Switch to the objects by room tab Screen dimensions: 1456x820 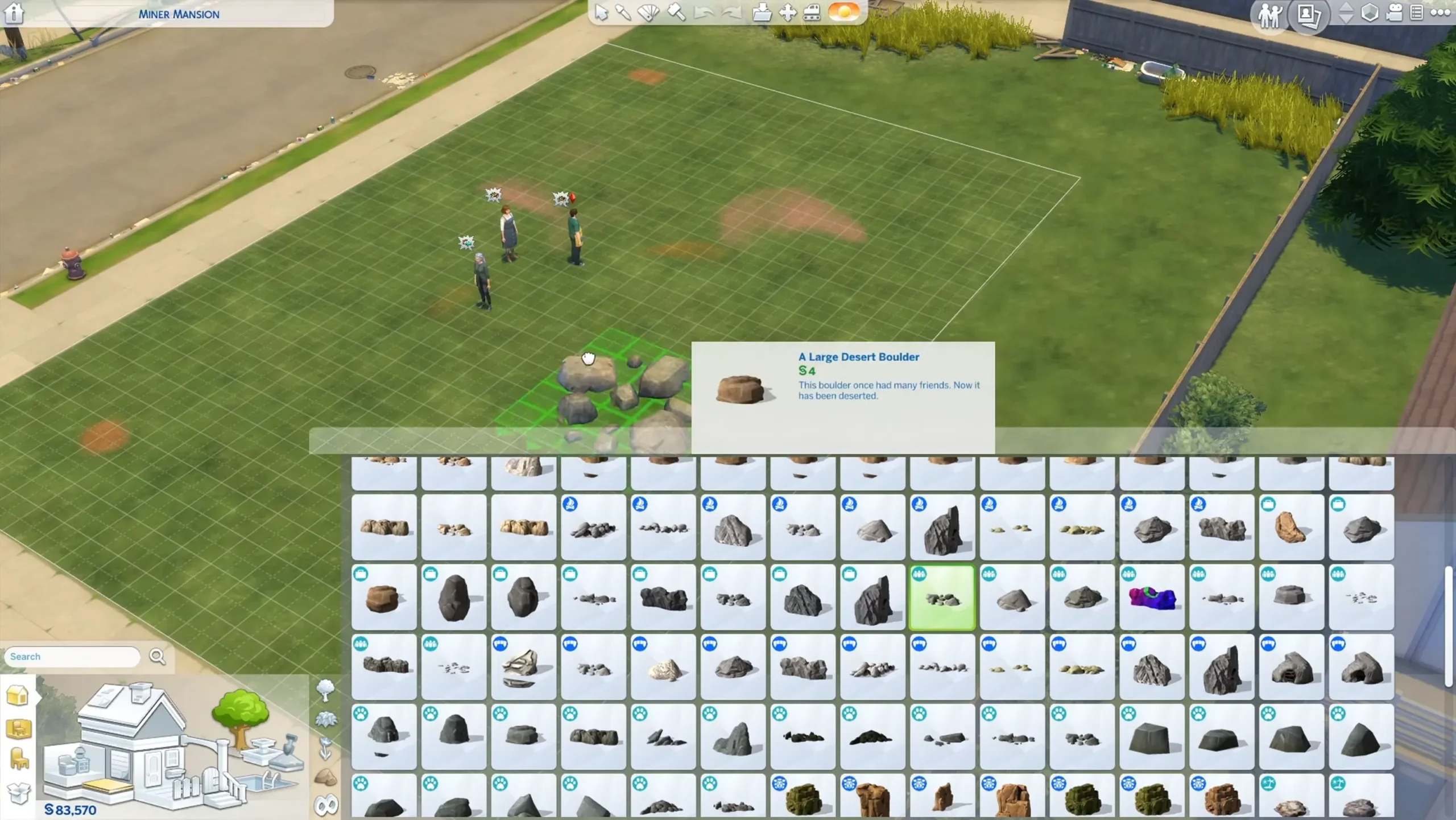click(x=19, y=728)
